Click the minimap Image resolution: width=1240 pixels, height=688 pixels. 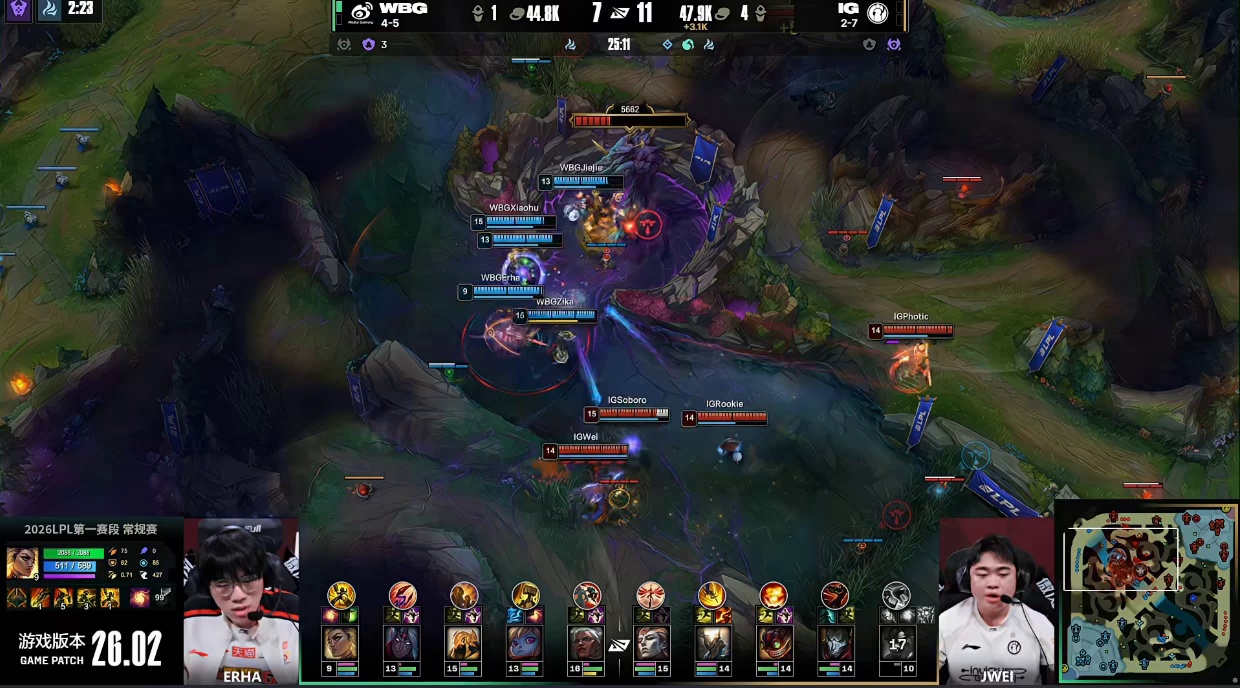point(1147,590)
